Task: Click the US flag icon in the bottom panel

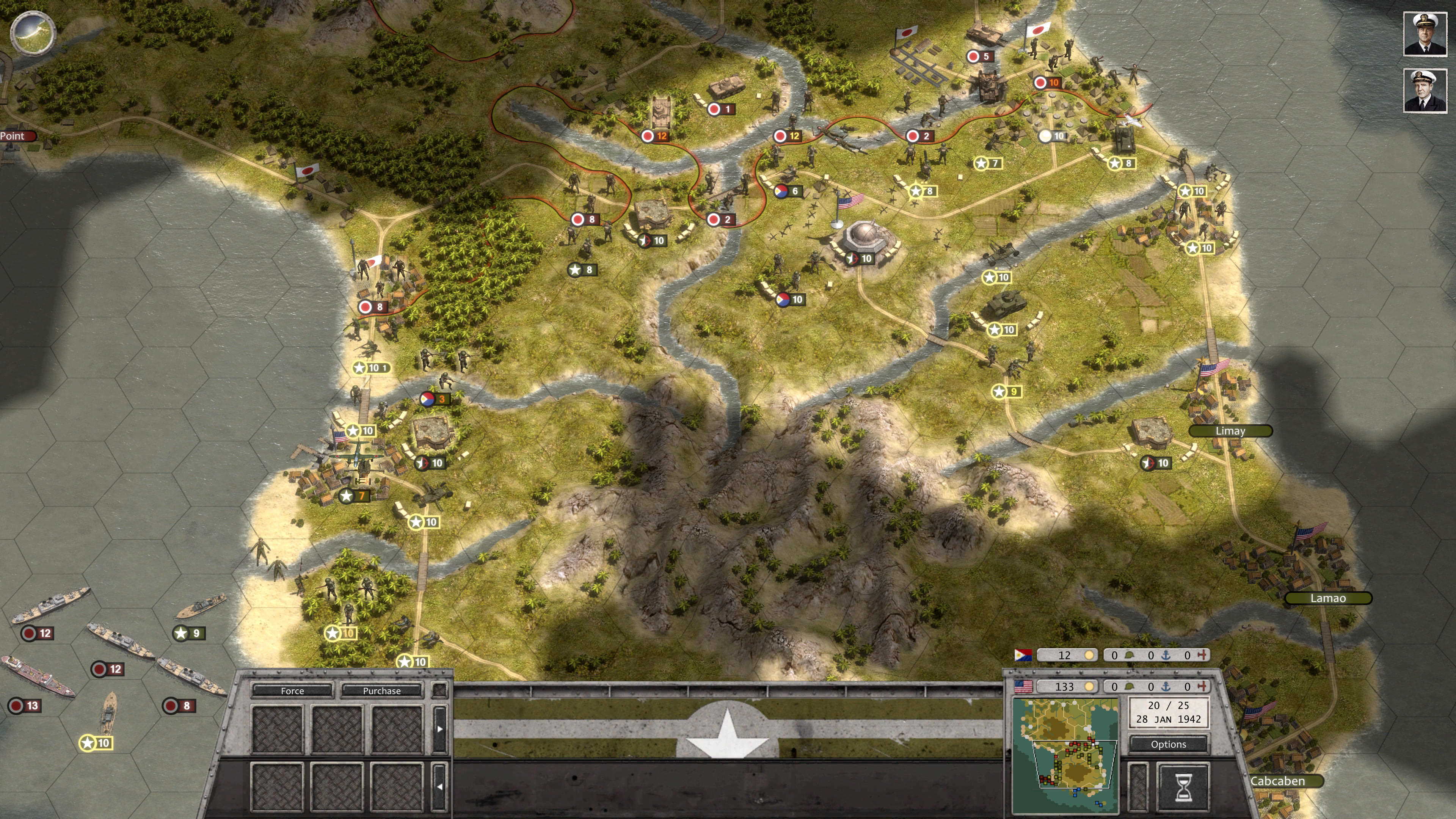Action: (x=1023, y=687)
